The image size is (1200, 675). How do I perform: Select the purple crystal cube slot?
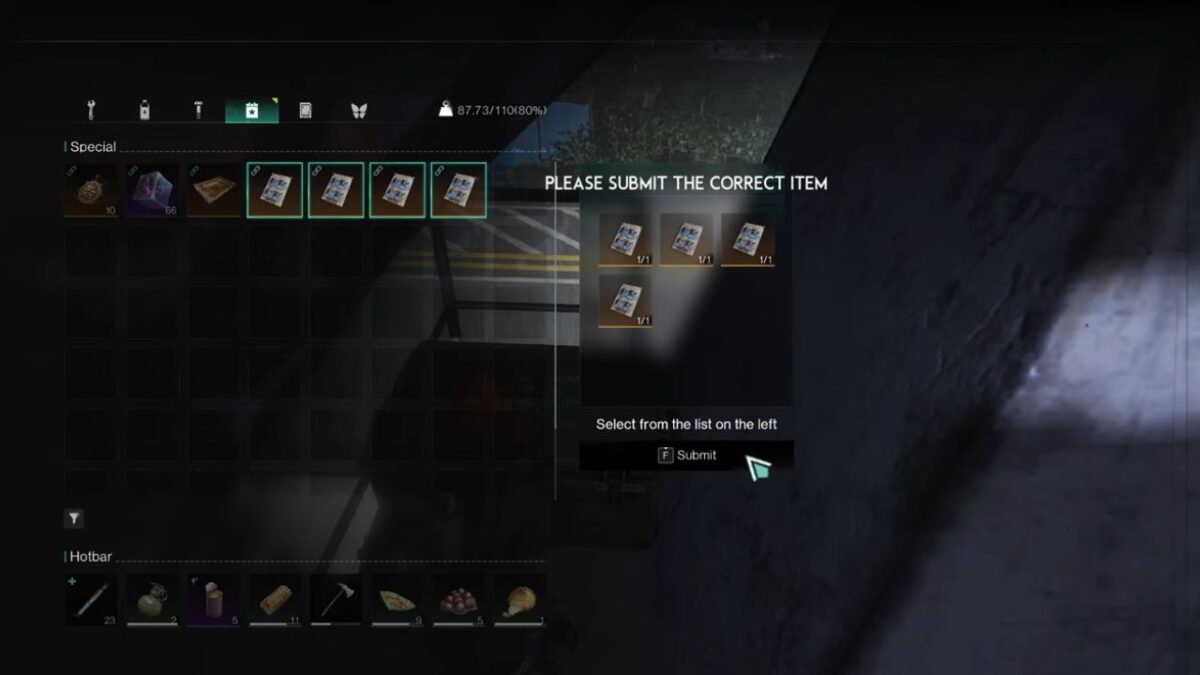click(x=153, y=190)
